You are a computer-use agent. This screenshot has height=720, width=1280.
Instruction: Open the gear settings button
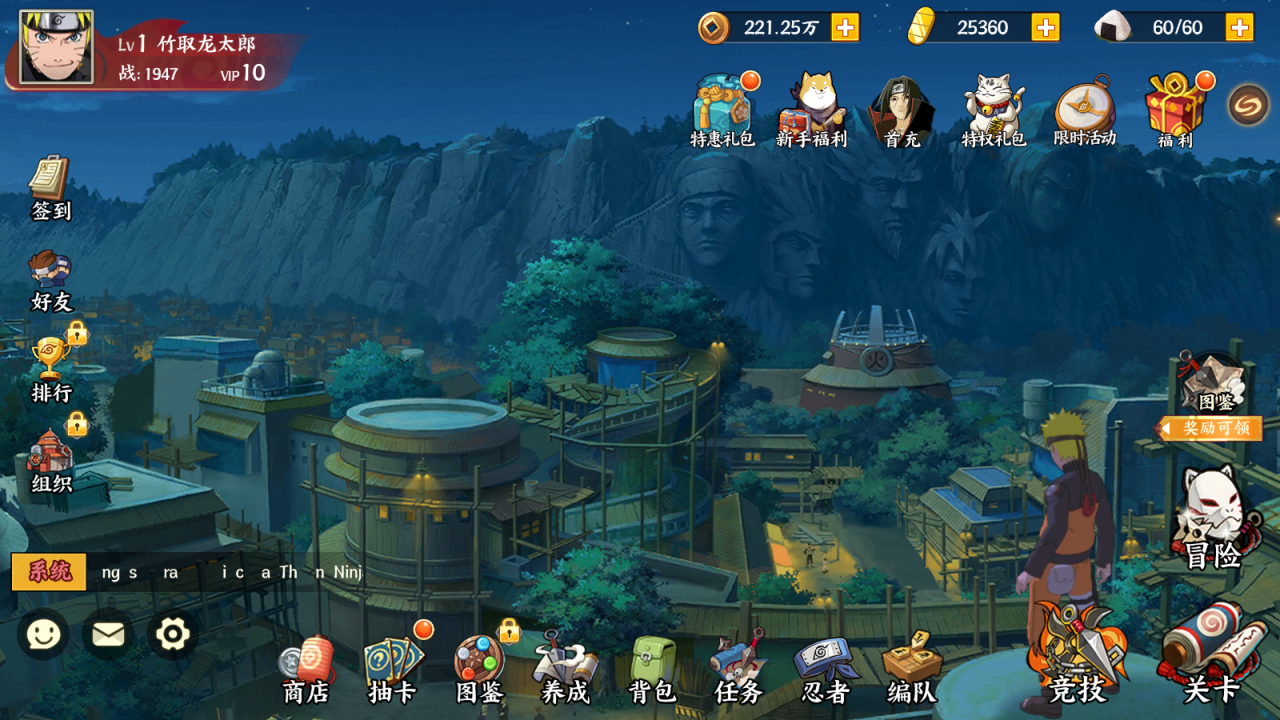(172, 634)
